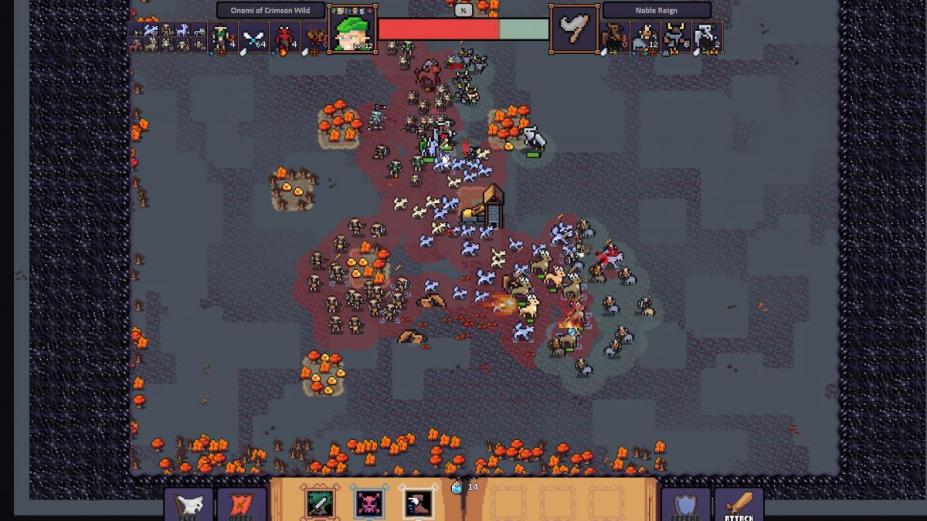Open the green-haired hero portrait
Viewport: 927px width, 521px height.
352,29
